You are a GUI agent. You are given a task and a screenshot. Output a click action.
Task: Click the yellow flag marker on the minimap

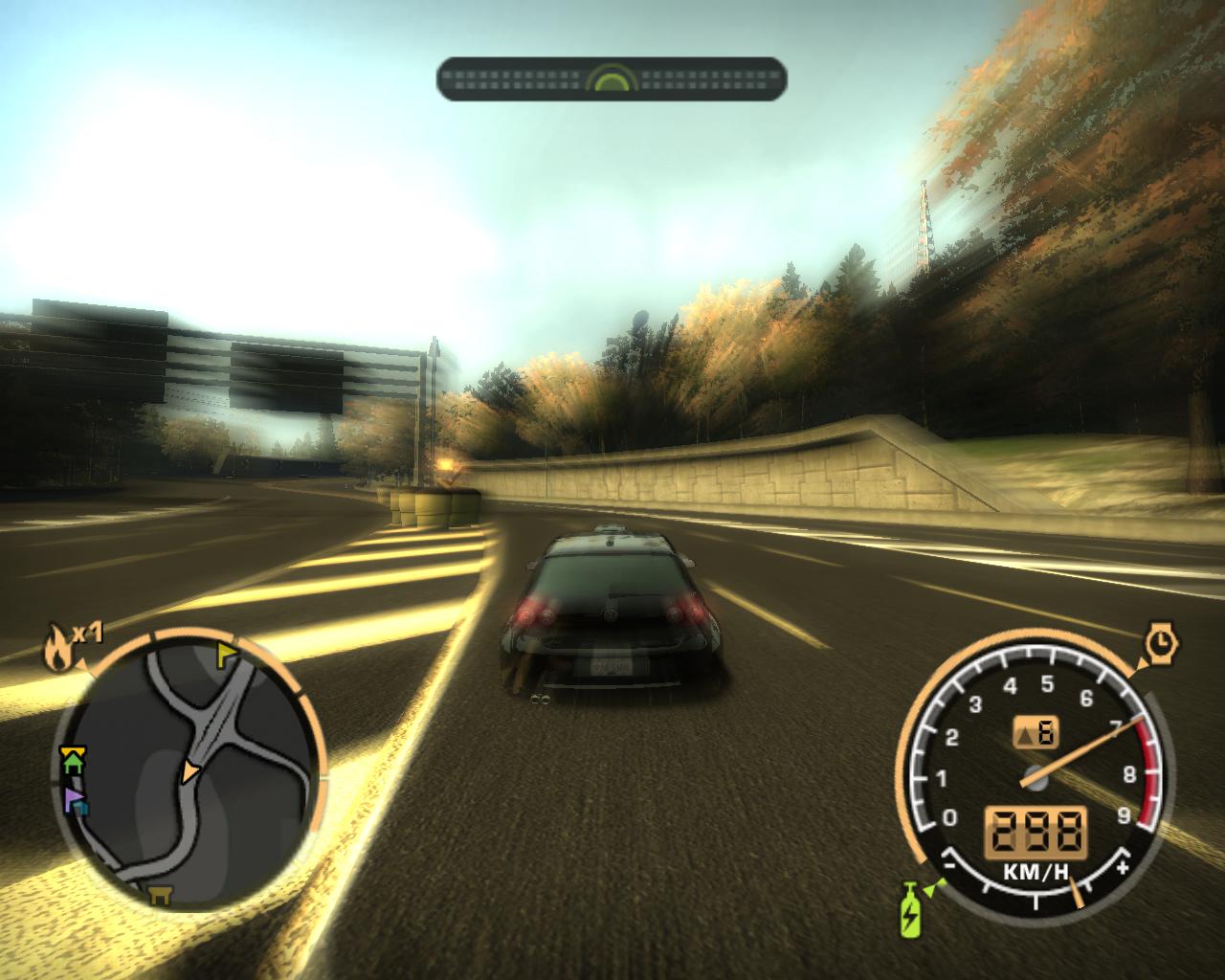[228, 654]
